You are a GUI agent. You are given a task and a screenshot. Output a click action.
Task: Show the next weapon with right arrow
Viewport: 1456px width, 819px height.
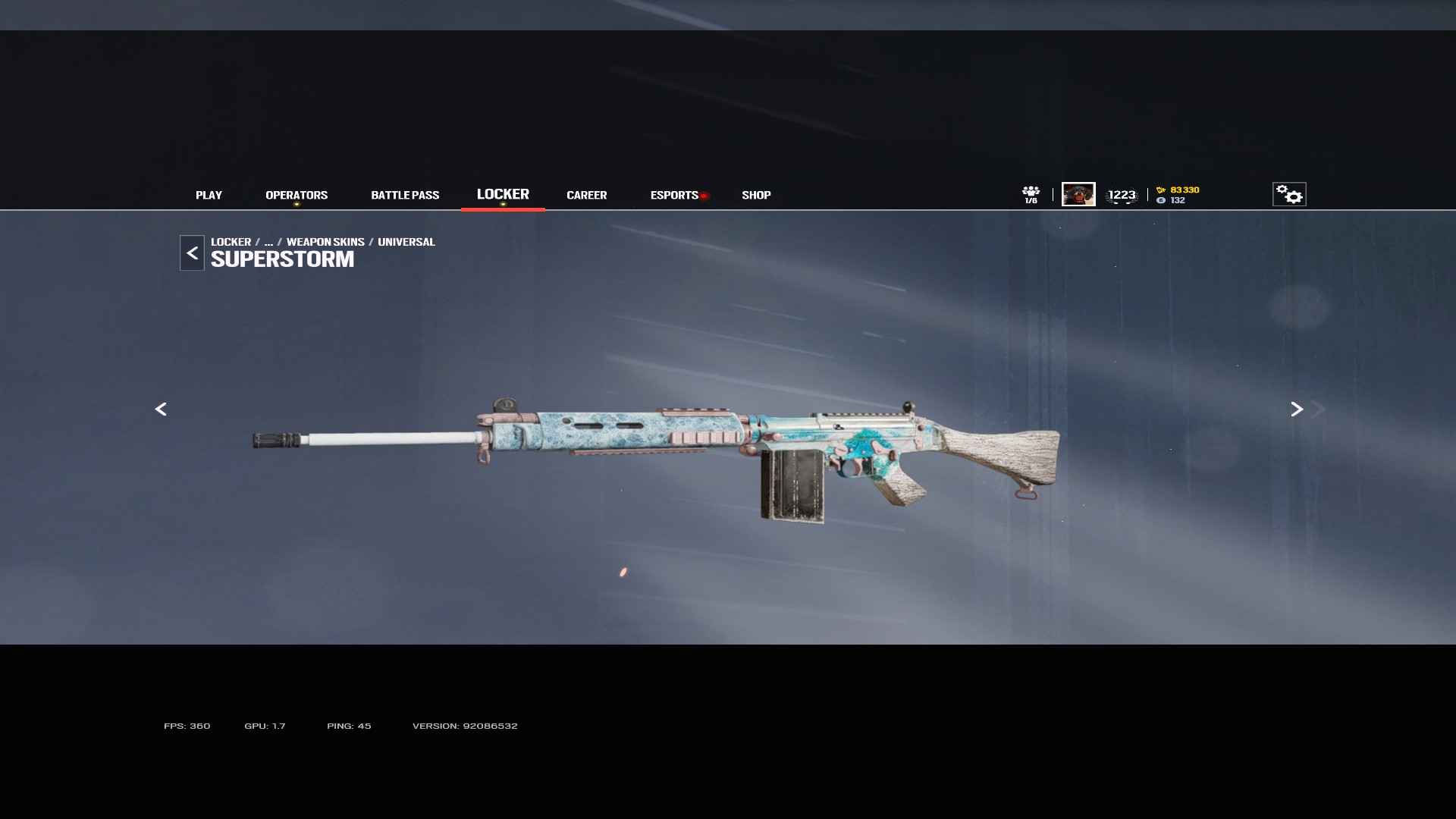click(x=1297, y=409)
